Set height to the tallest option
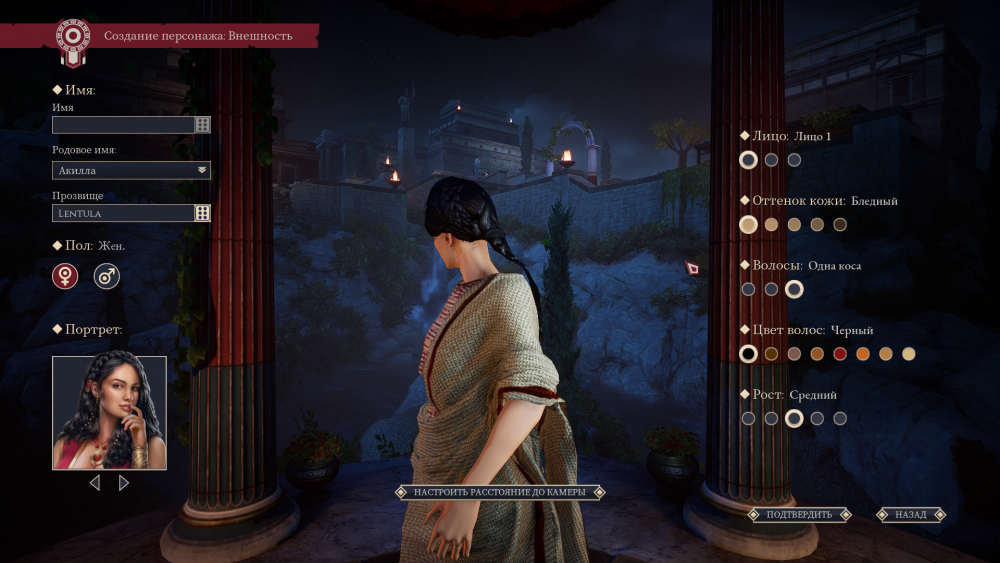The width and height of the screenshot is (1000, 563). [840, 419]
